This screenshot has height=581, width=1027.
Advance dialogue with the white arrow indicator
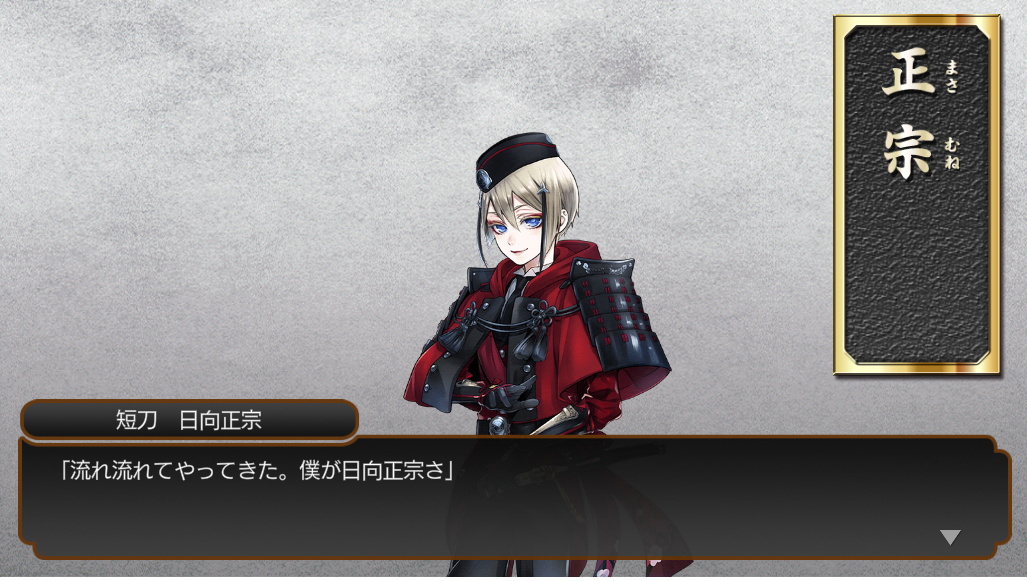click(949, 537)
